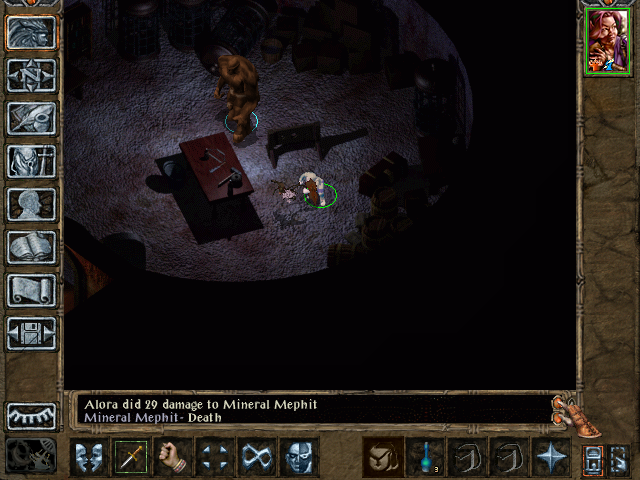Open the priest scroll button
Viewport: 640px width, 480px height.
31,290
